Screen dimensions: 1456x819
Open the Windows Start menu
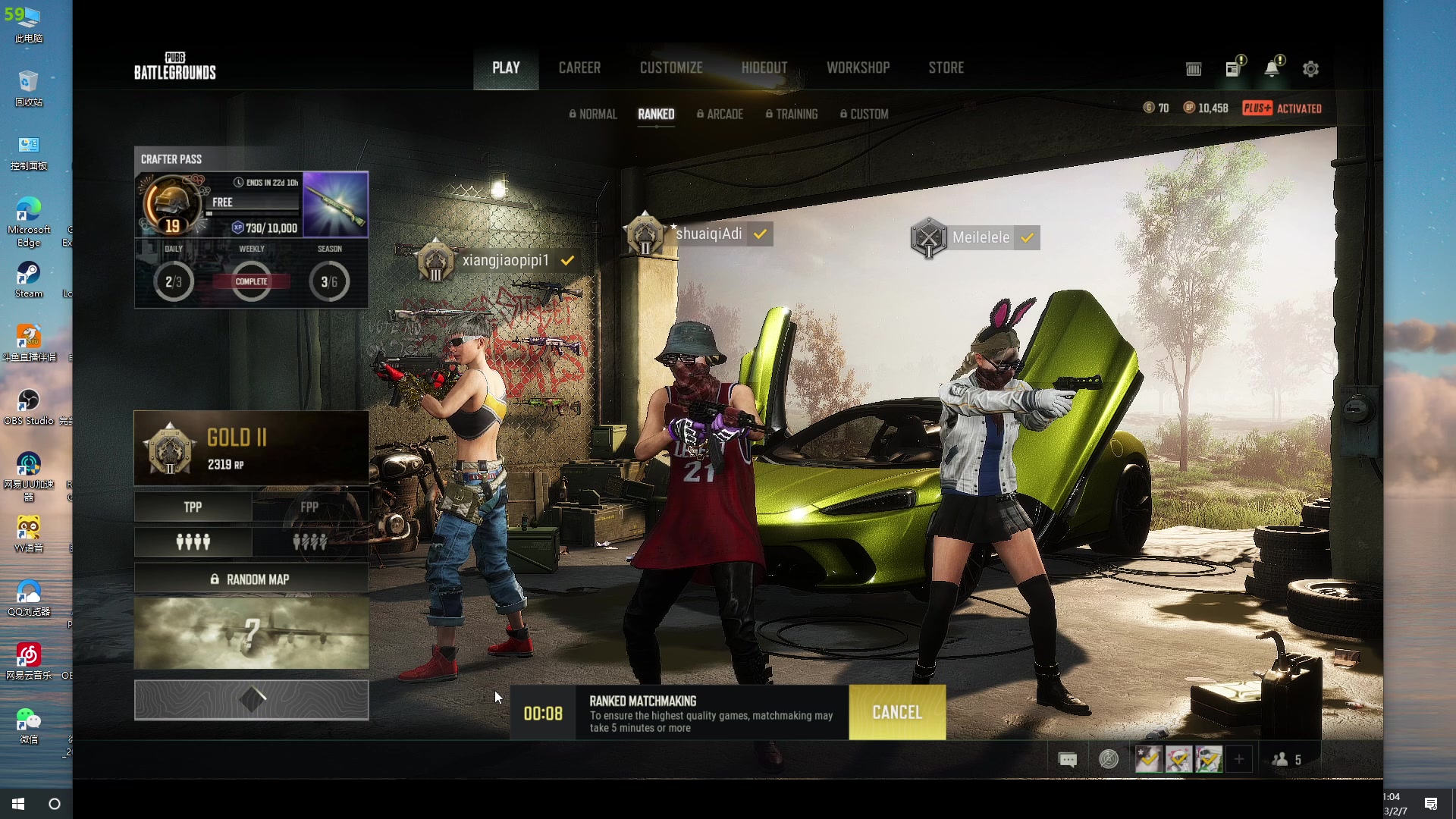point(18,804)
